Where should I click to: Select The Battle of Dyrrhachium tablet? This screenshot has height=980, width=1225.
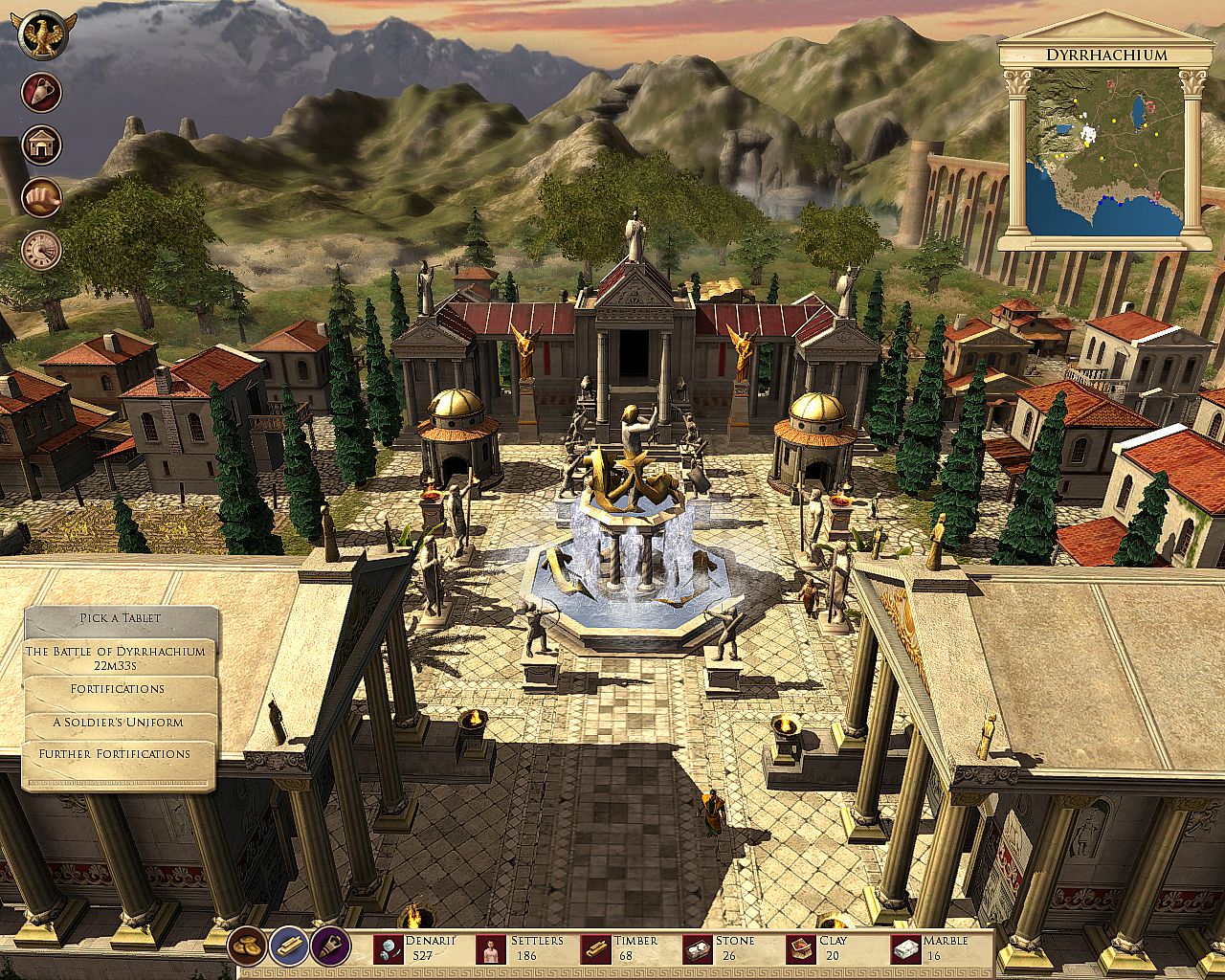tap(116, 657)
